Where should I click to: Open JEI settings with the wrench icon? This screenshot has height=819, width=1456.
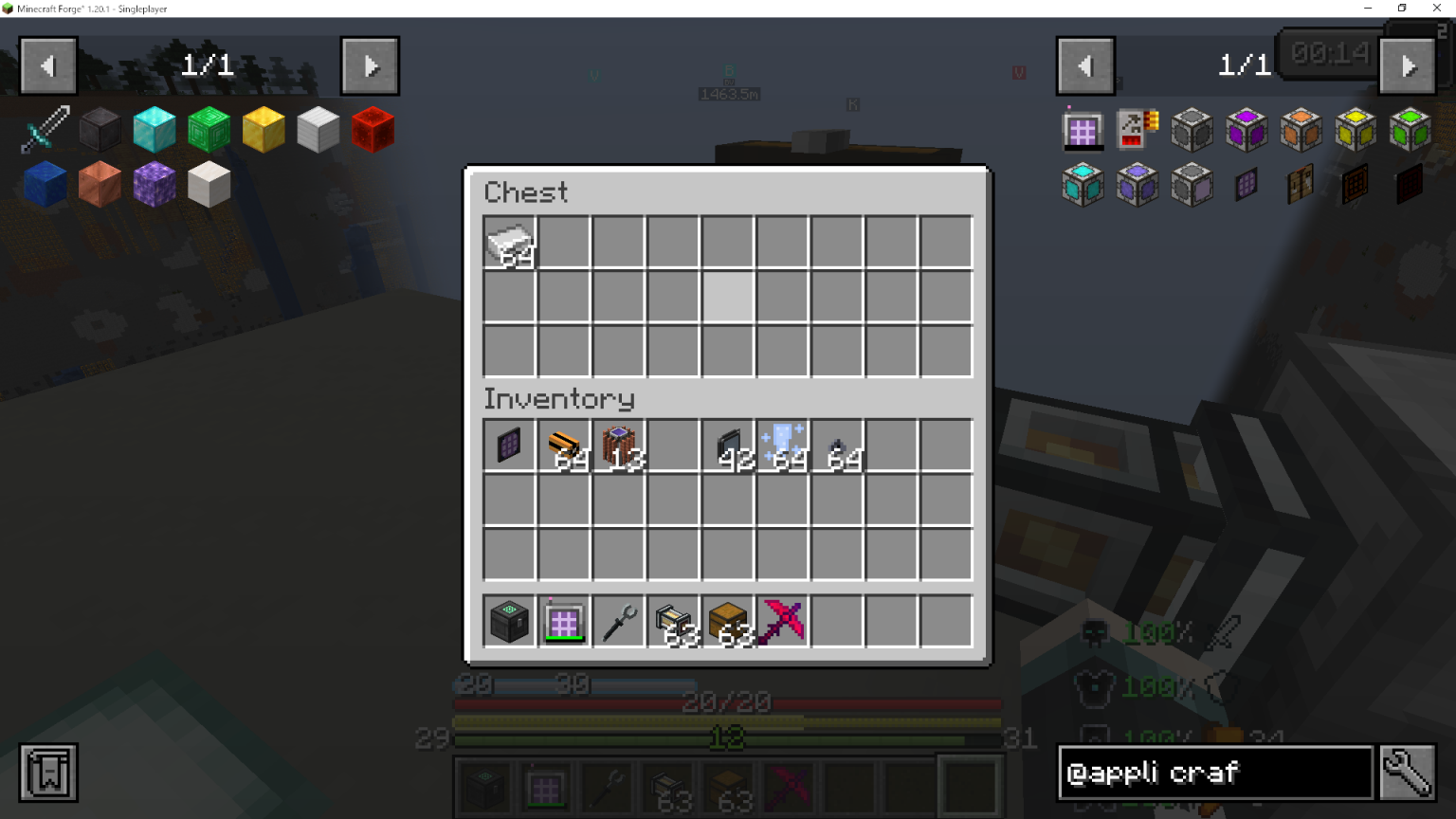coord(1410,773)
